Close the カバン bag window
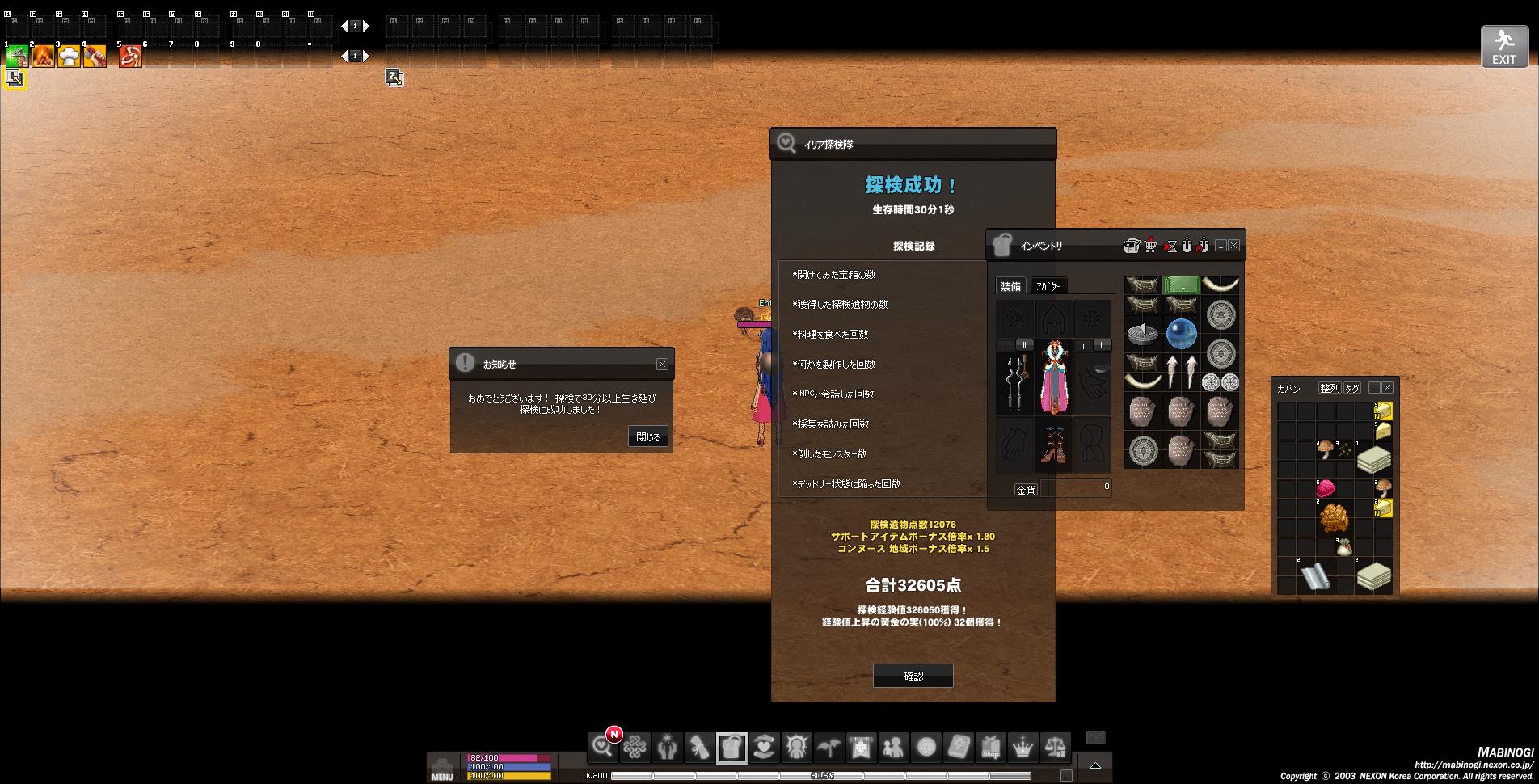Image resolution: width=1539 pixels, height=784 pixels. [x=1387, y=388]
